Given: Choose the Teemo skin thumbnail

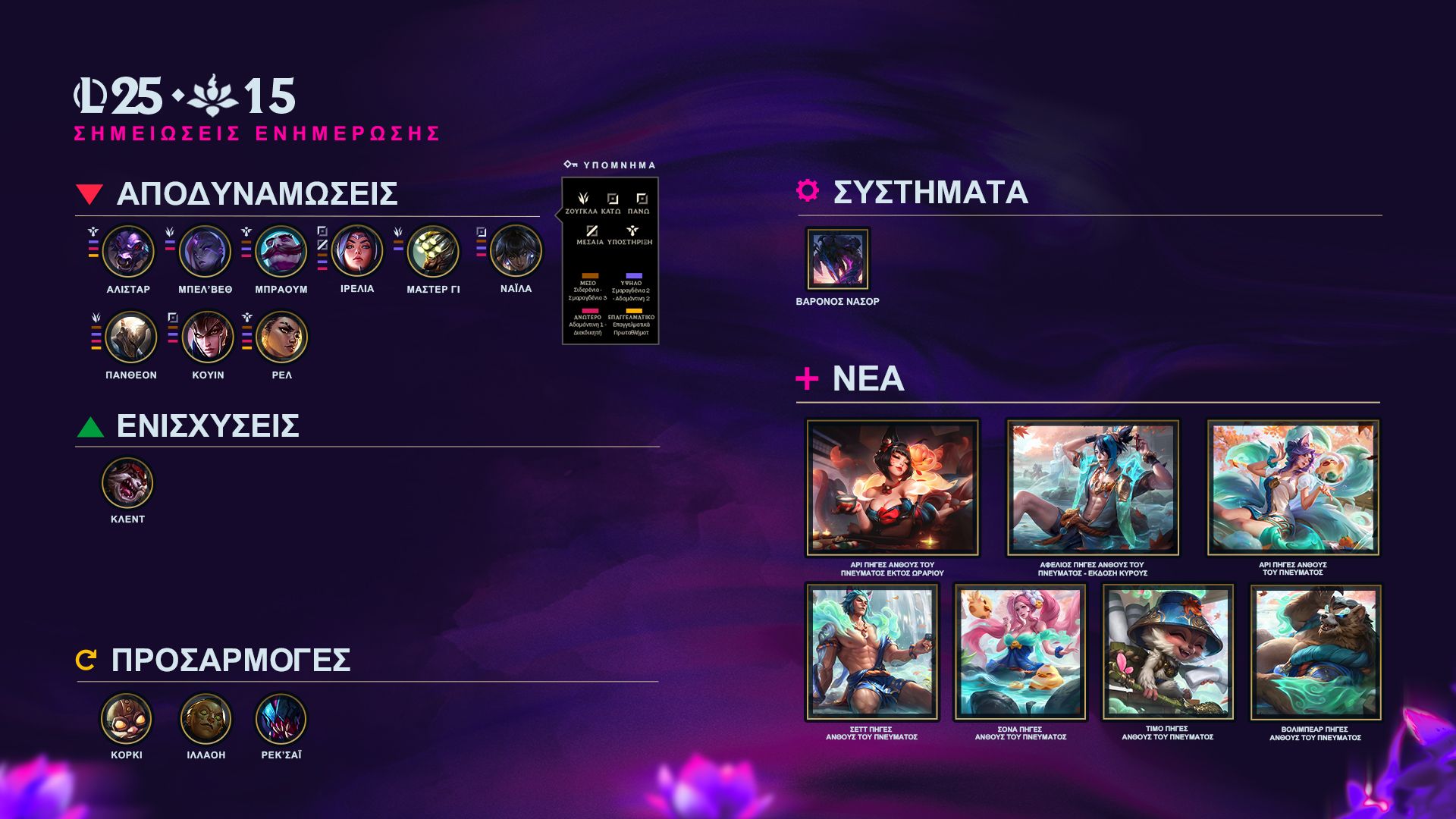Looking at the screenshot, I should (1168, 651).
